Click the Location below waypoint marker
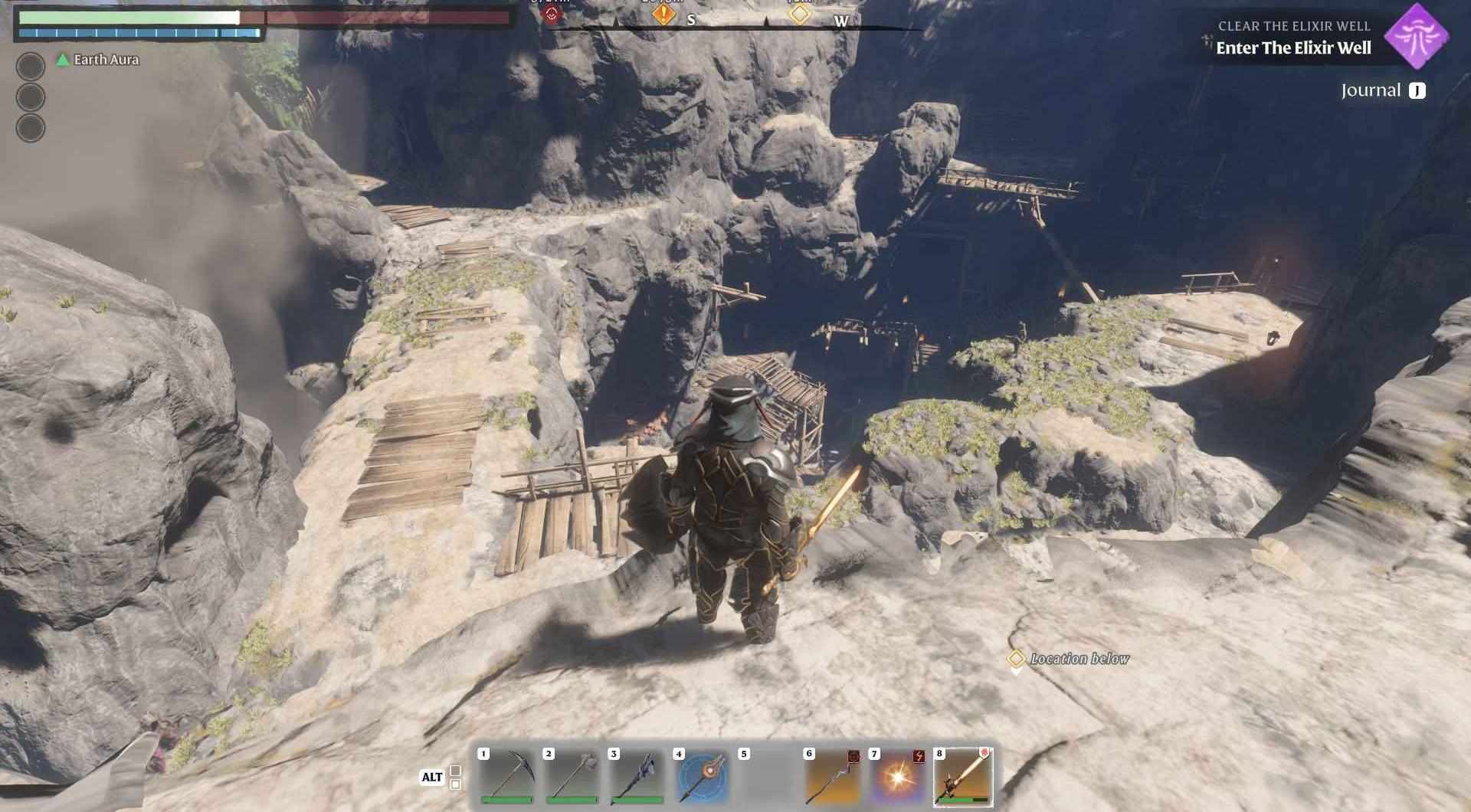The image size is (1471, 812). pos(1018,657)
